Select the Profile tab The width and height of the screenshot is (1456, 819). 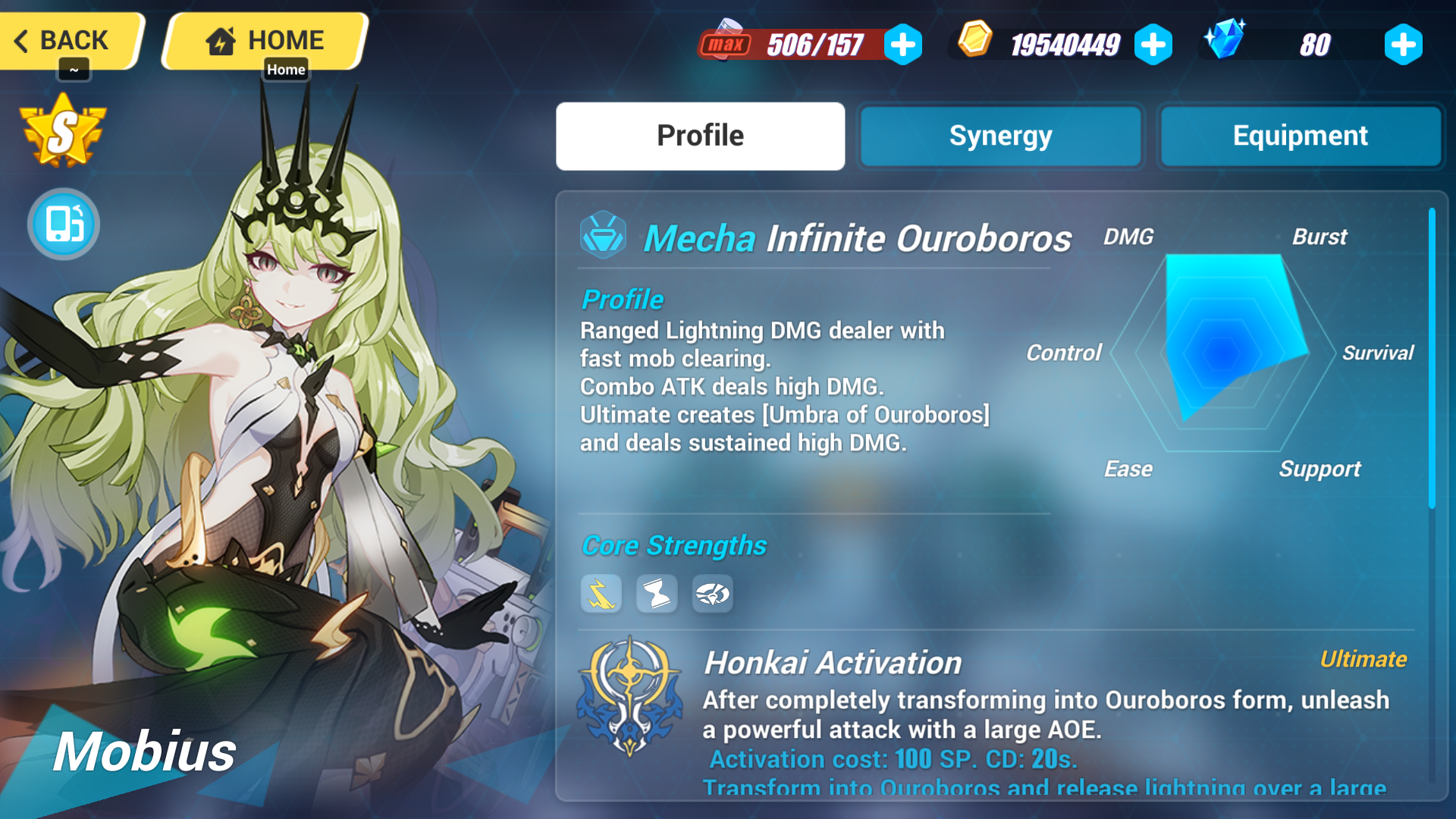coord(700,135)
